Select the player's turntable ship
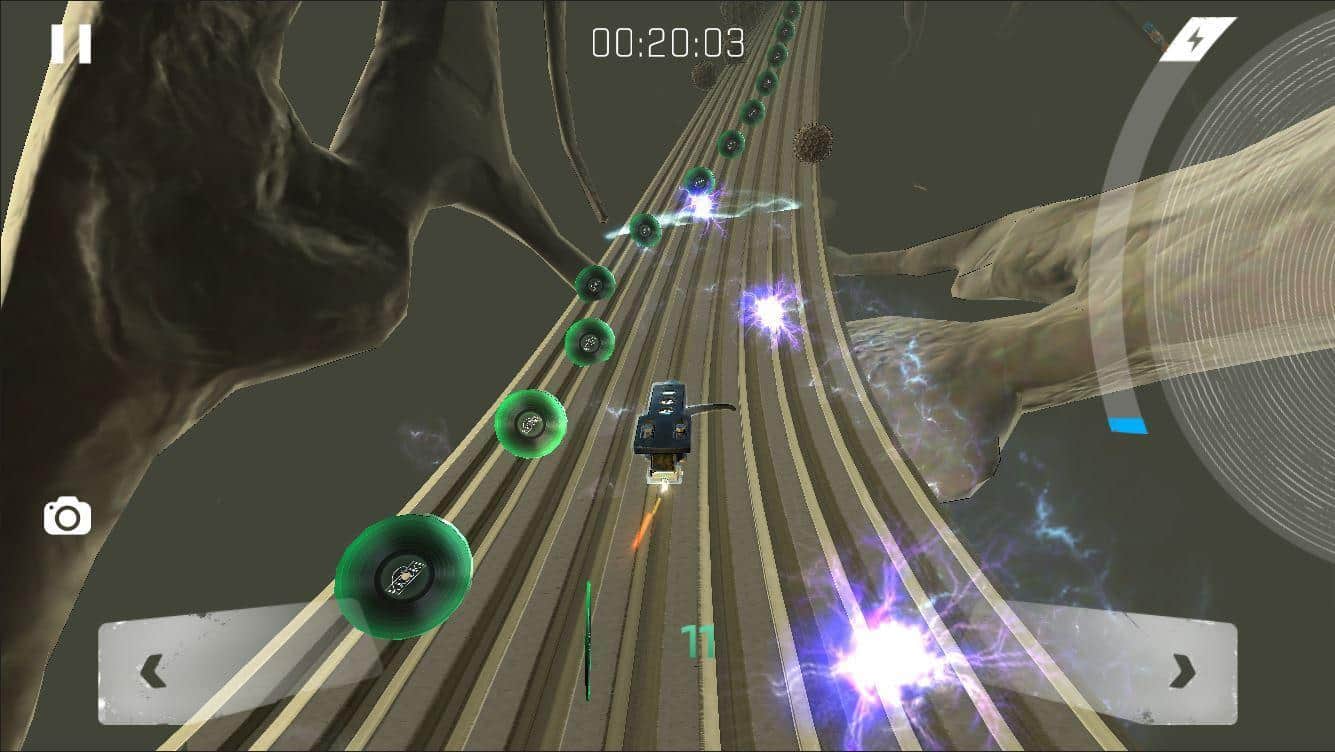The image size is (1335, 752). point(666,430)
